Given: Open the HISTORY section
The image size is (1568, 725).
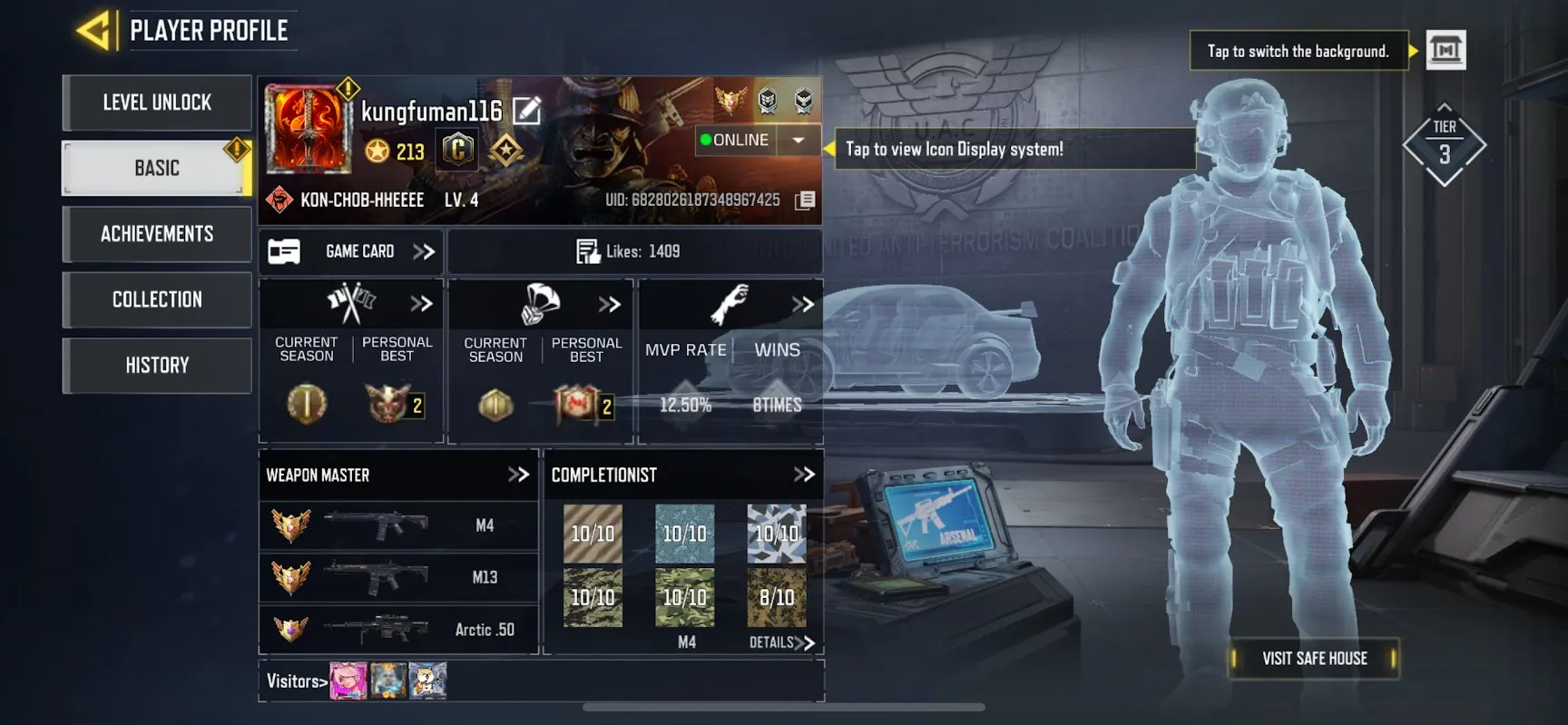Looking at the screenshot, I should click(156, 365).
